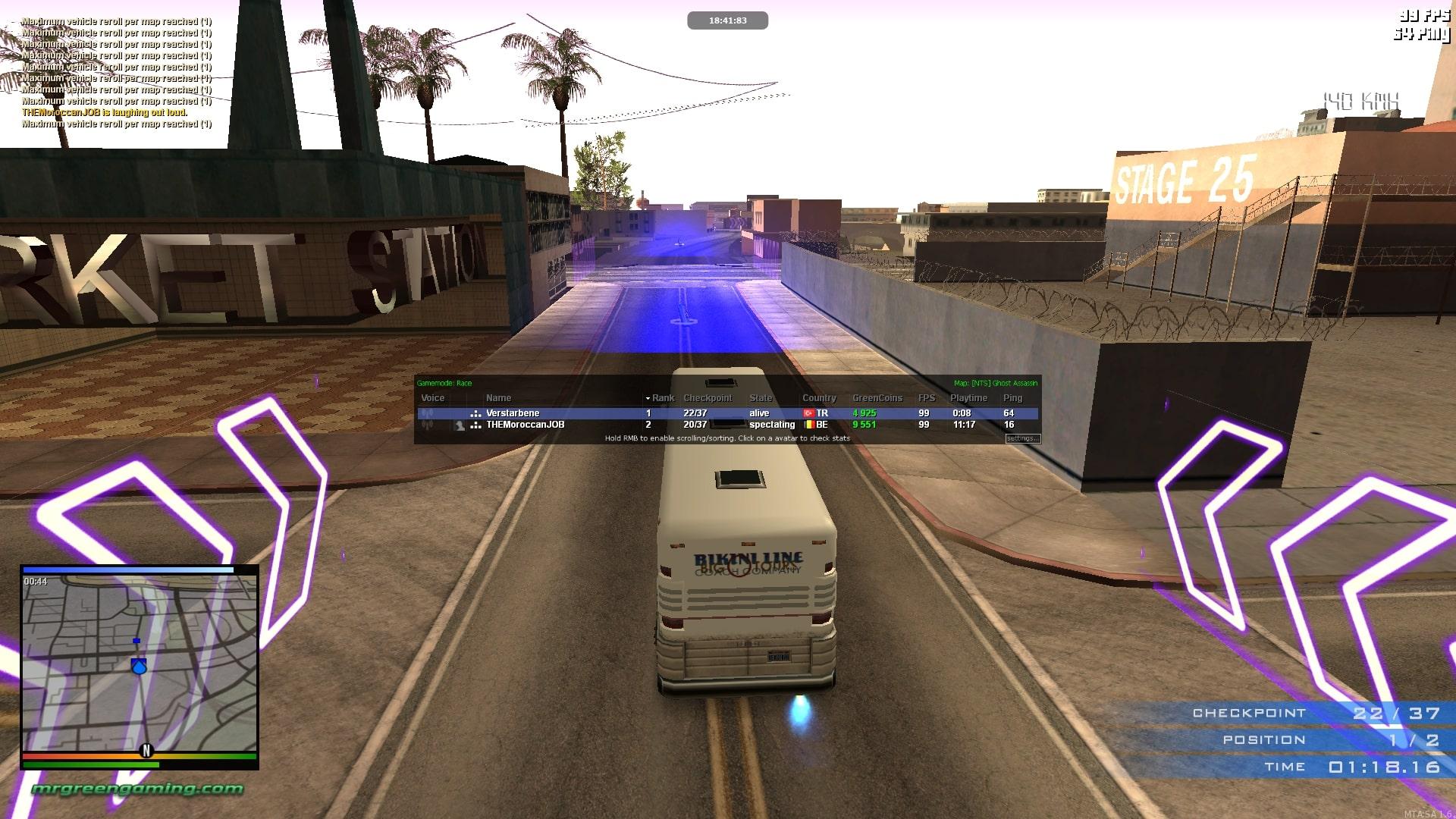Image resolution: width=1456 pixels, height=819 pixels.
Task: Select the Verstarbene player row
Action: (513, 413)
